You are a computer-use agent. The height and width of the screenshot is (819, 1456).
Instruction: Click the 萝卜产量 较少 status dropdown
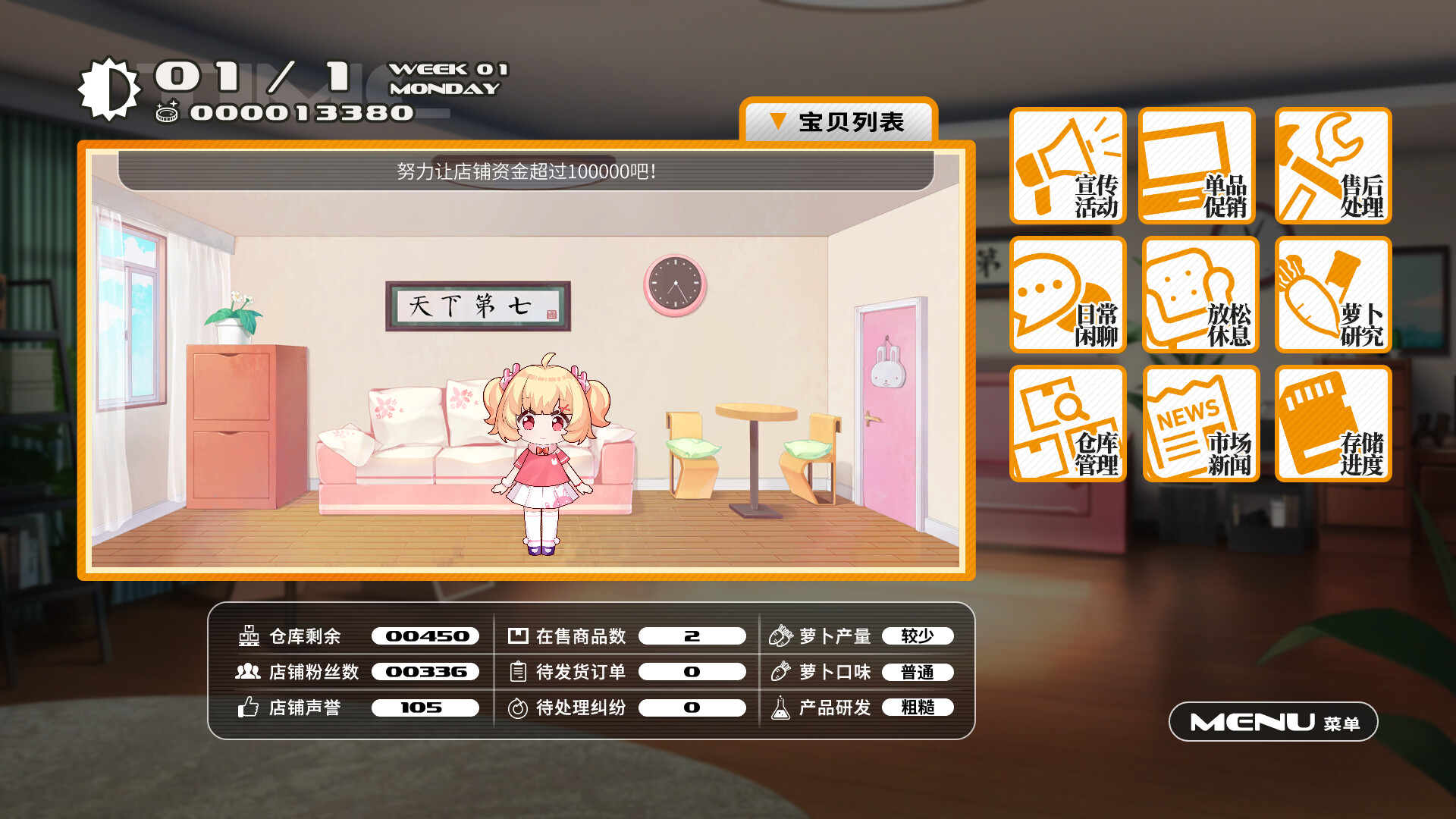918,636
